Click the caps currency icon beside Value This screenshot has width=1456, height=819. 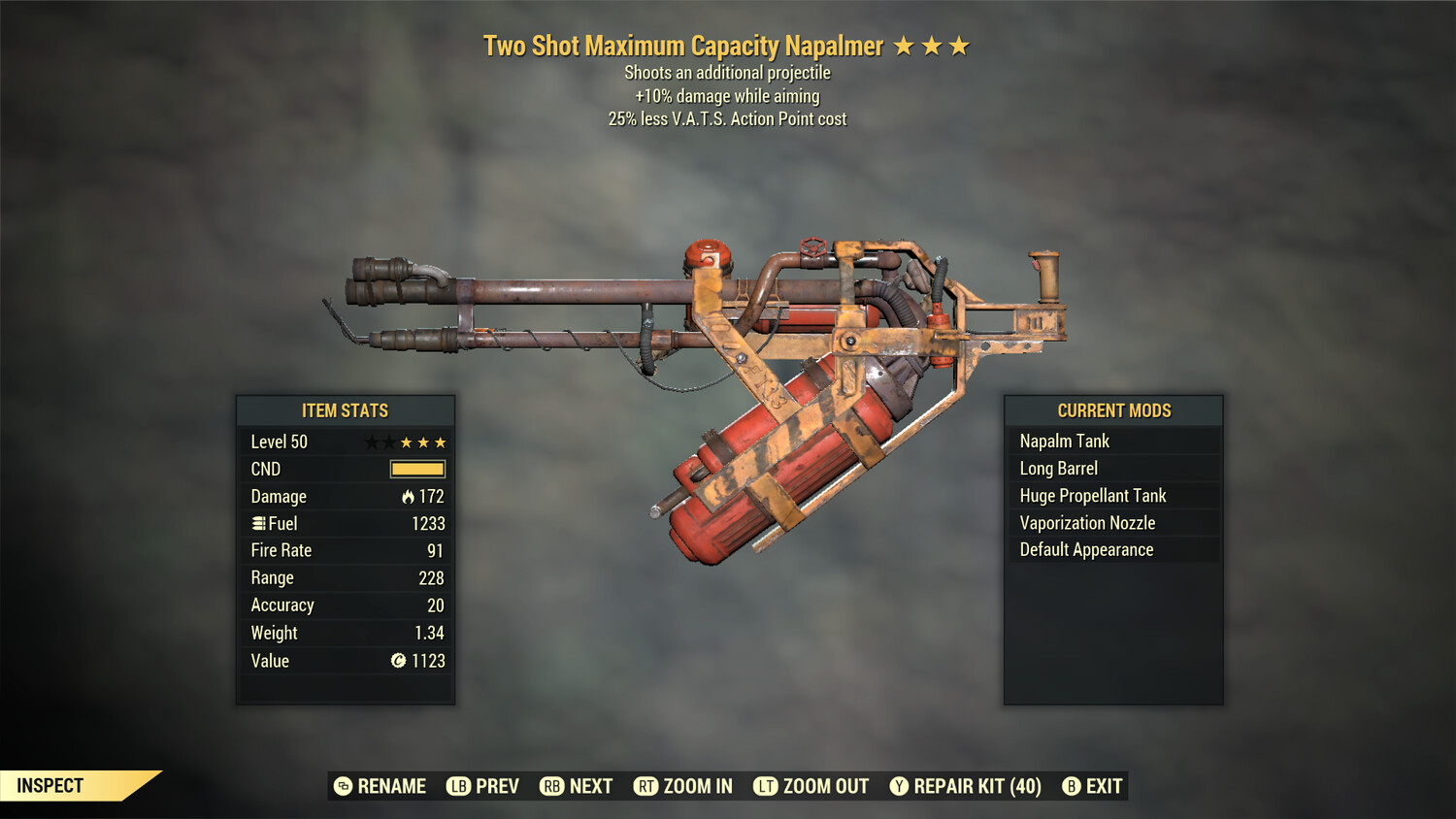tap(397, 661)
